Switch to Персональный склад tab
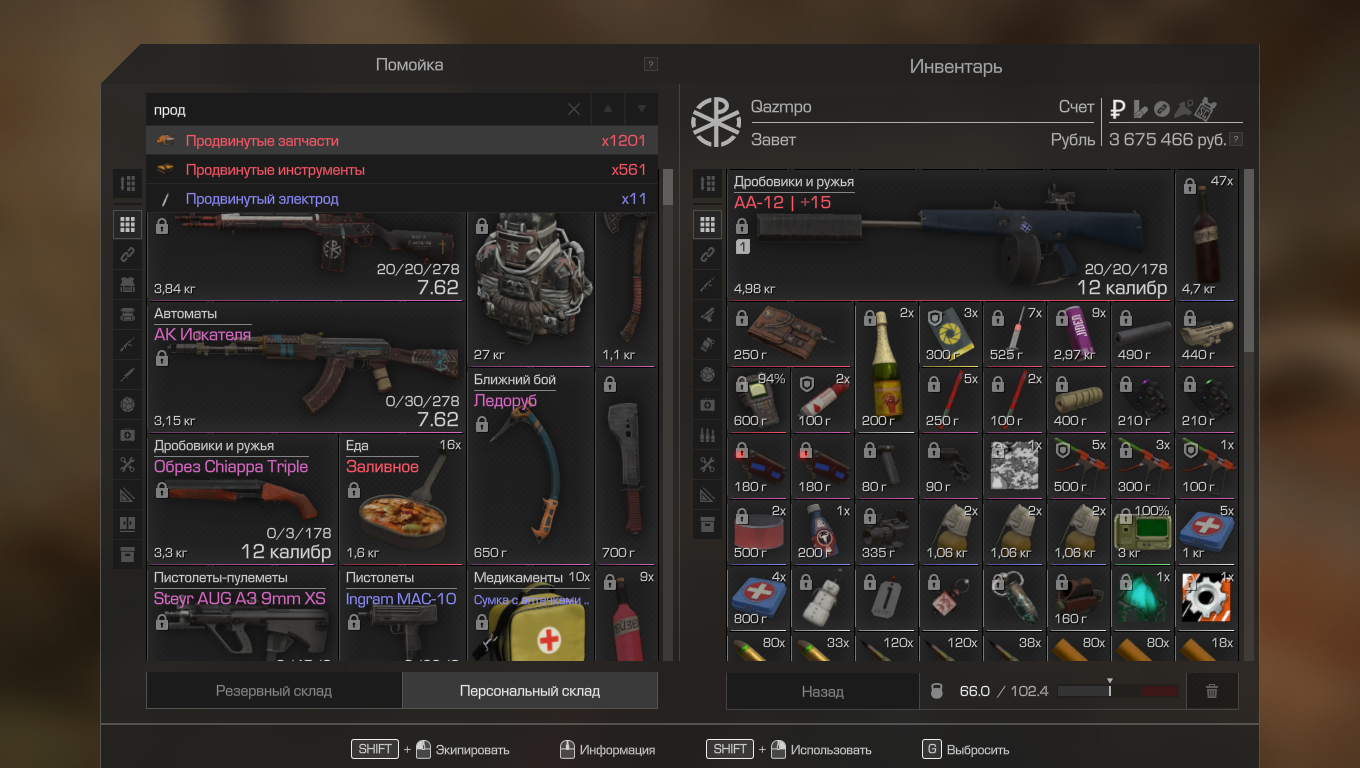 coord(530,691)
